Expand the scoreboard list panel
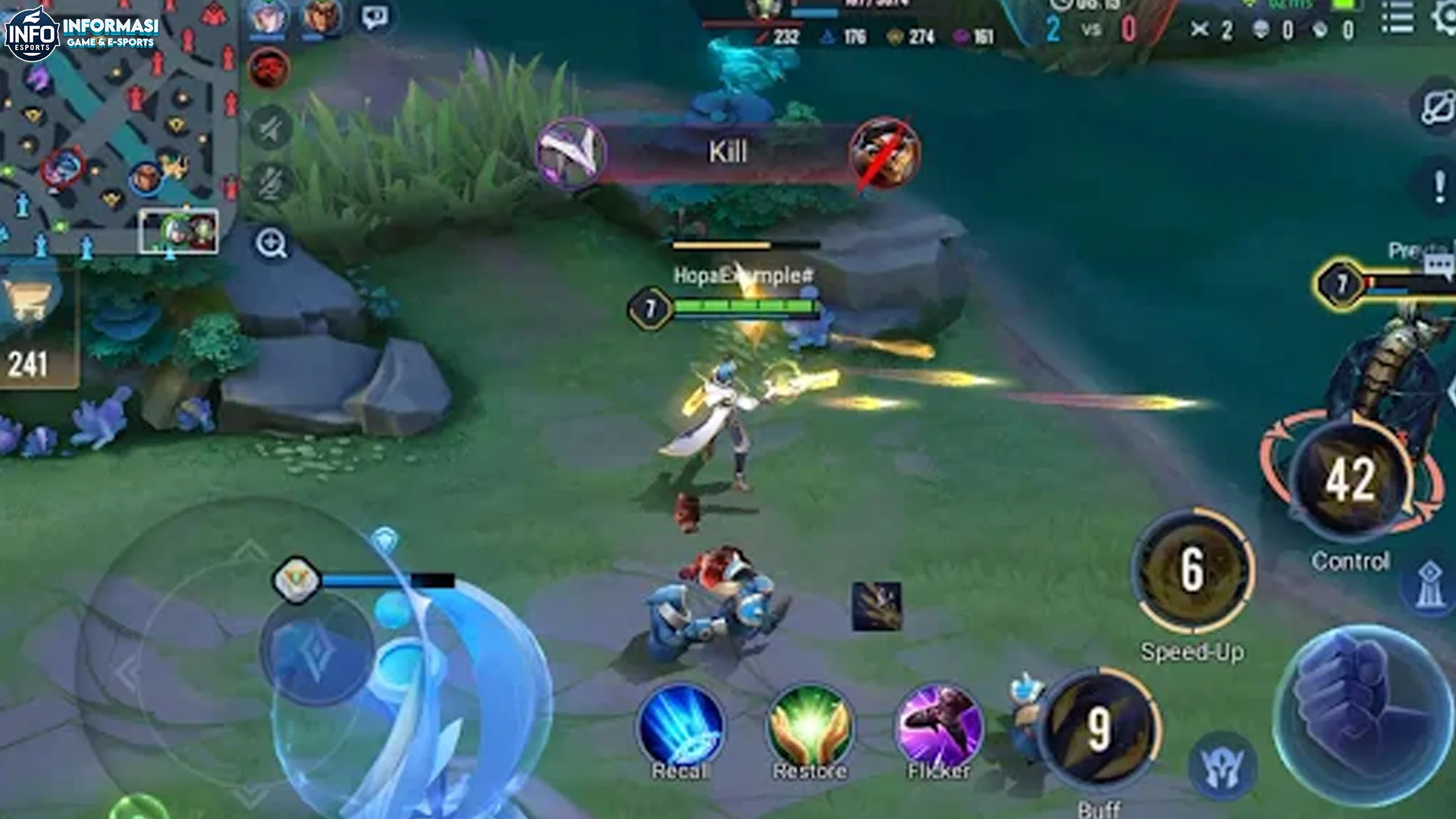Viewport: 1456px width, 819px height. tap(1397, 19)
